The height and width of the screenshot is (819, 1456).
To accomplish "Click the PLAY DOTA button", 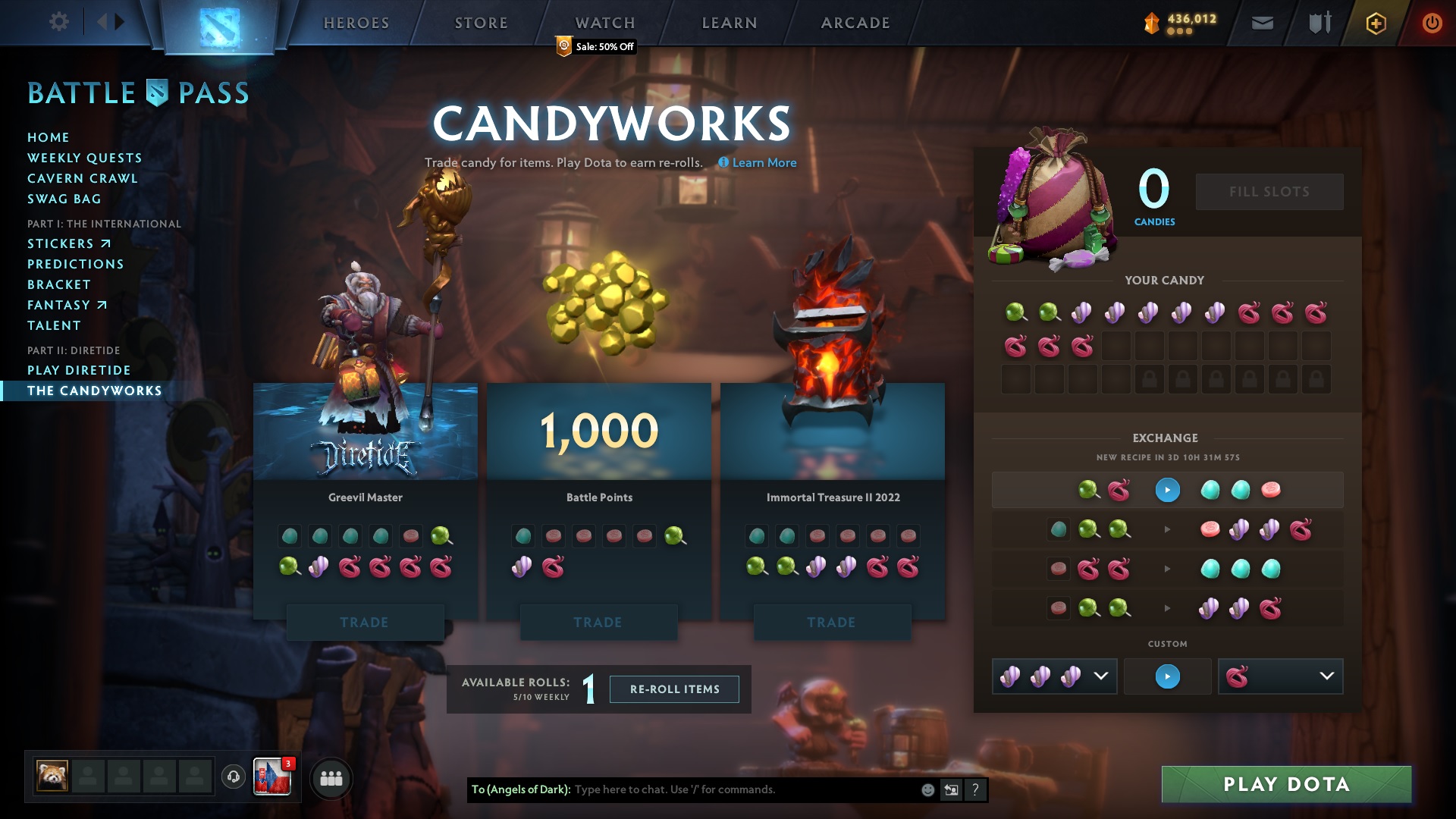I will point(1287,785).
